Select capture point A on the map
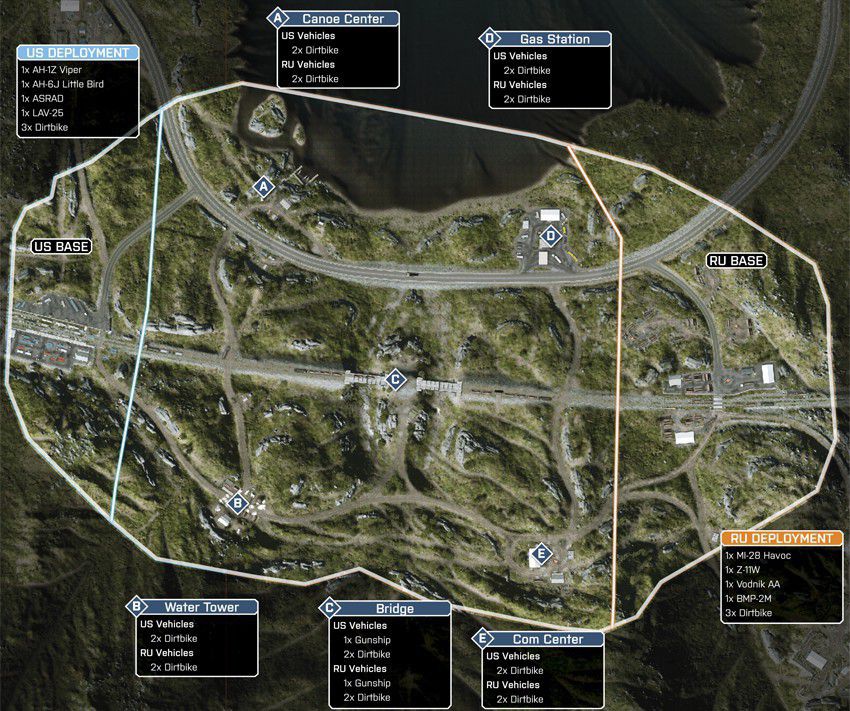This screenshot has height=711, width=850. [265, 186]
